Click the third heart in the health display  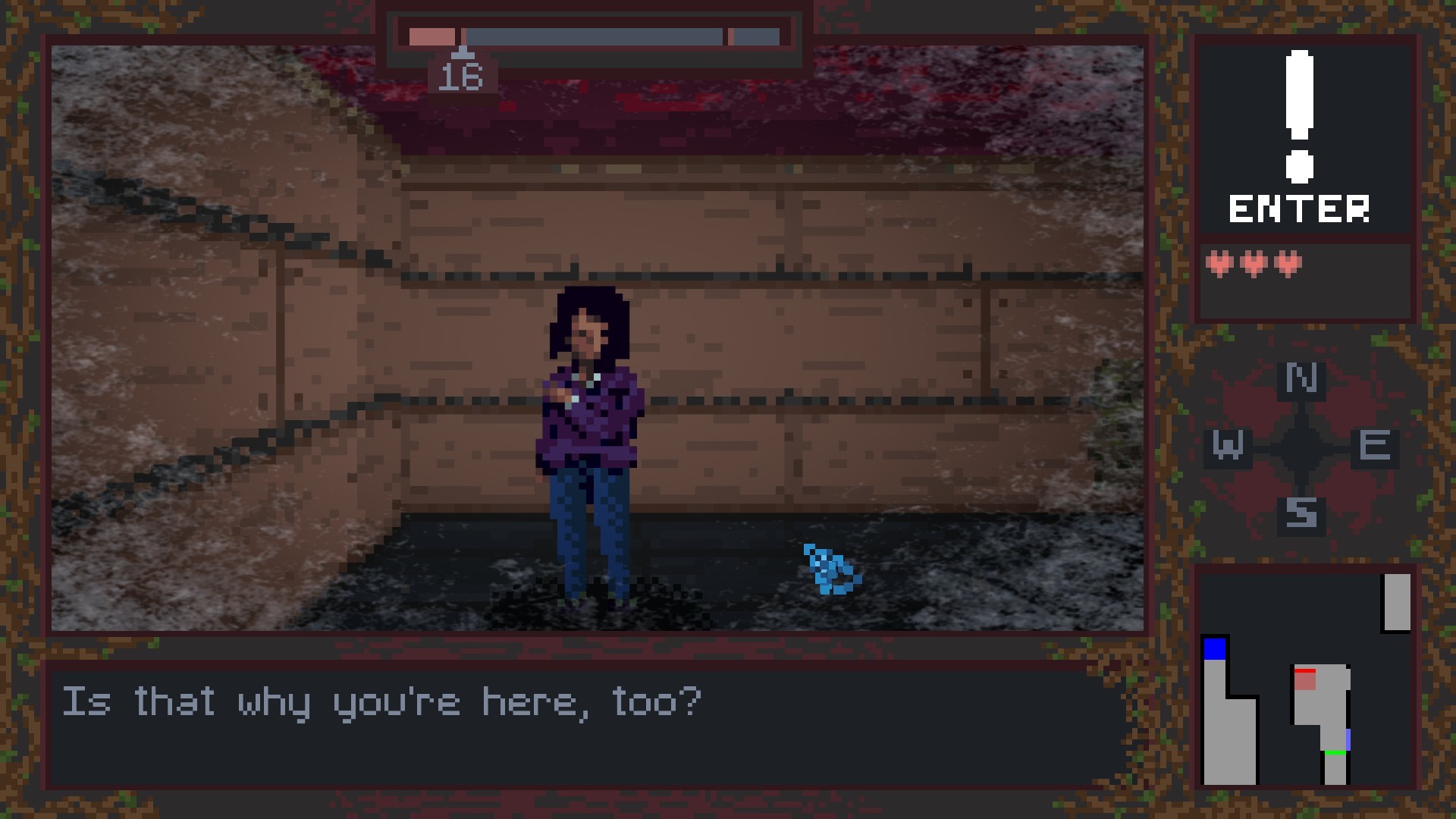point(1289,262)
